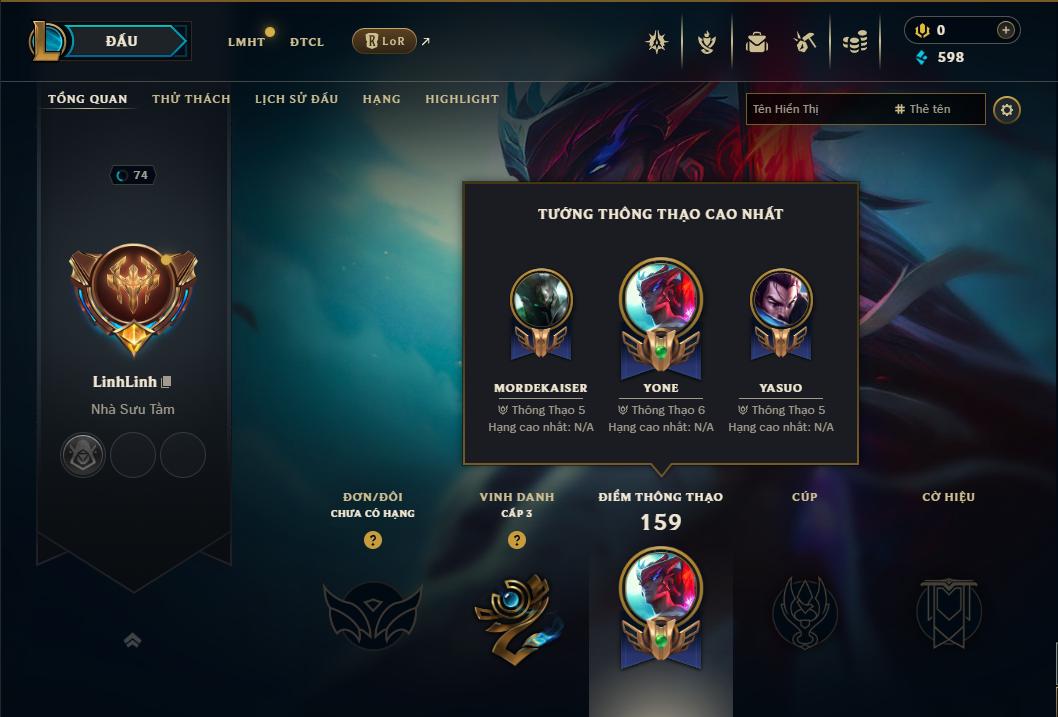
Task: Open the LỊCH SỬ ĐẤU tab
Action: tap(296, 99)
